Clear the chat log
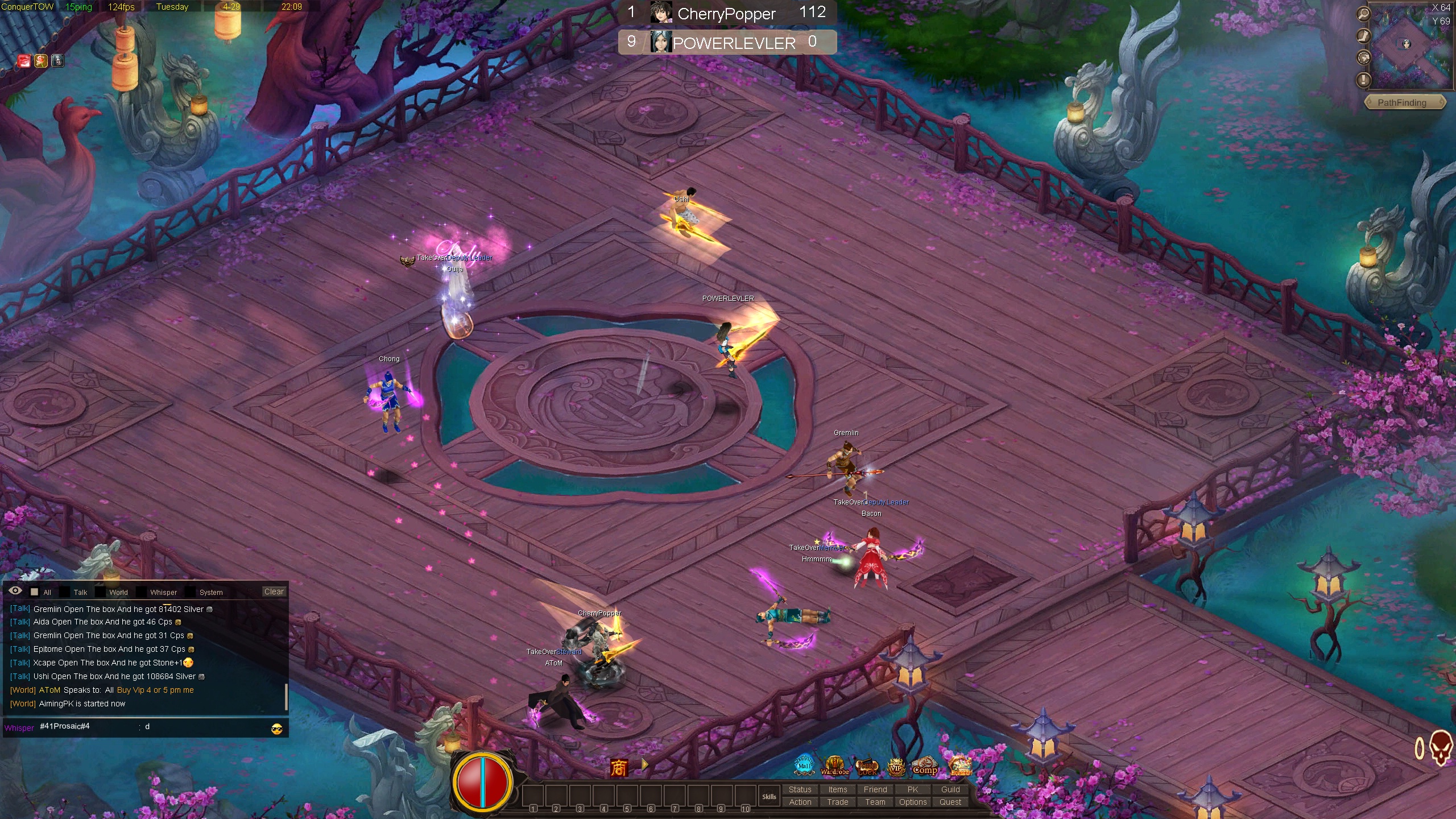 click(x=274, y=591)
